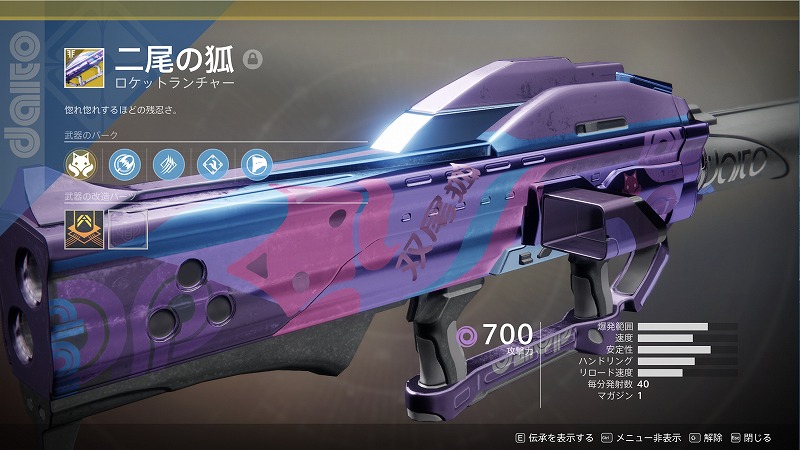Close the inspect screen with 閉じる
The height and width of the screenshot is (450, 800).
[x=751, y=437]
